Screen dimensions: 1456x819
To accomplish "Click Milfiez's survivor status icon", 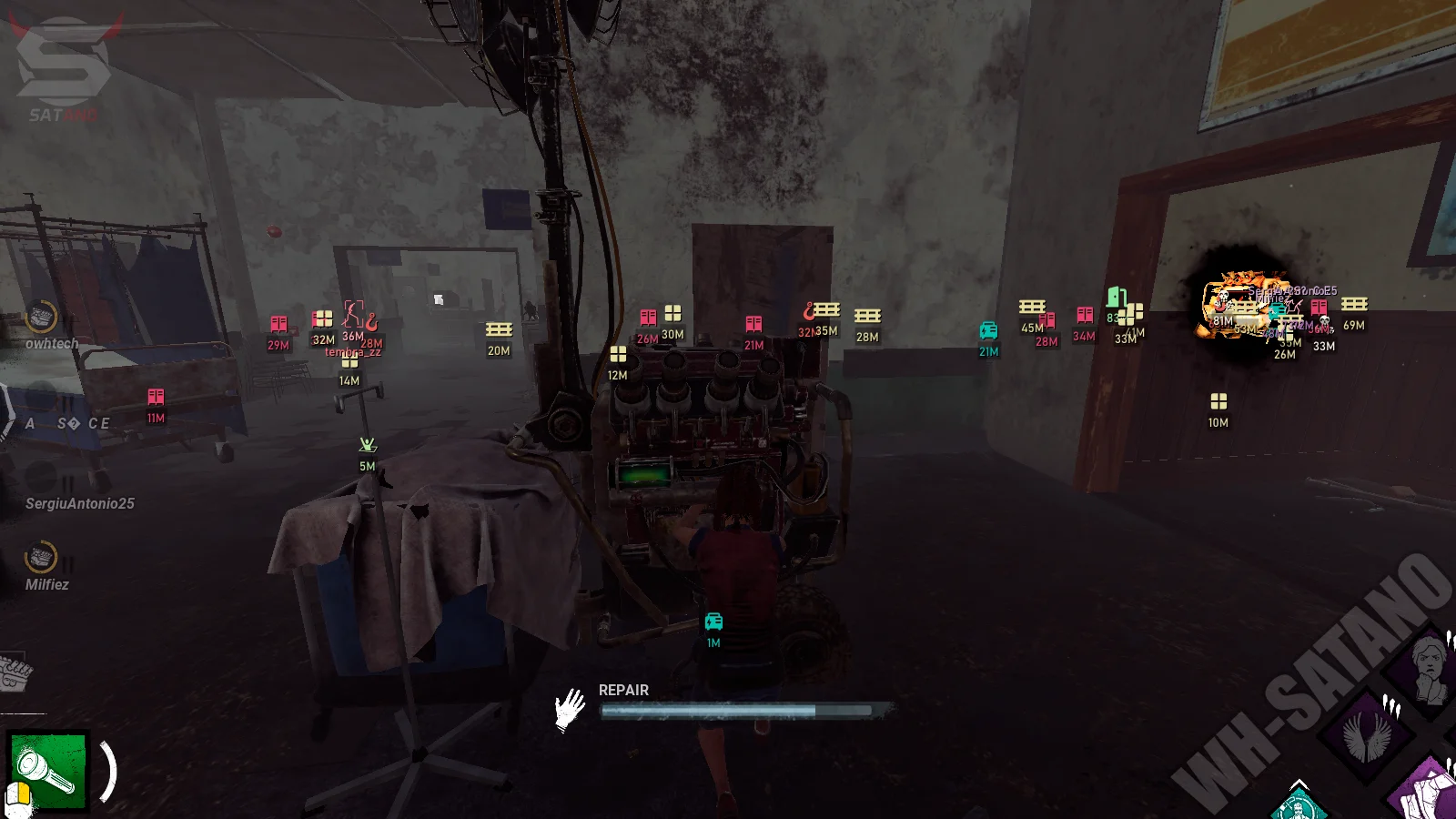I will 41,557.
